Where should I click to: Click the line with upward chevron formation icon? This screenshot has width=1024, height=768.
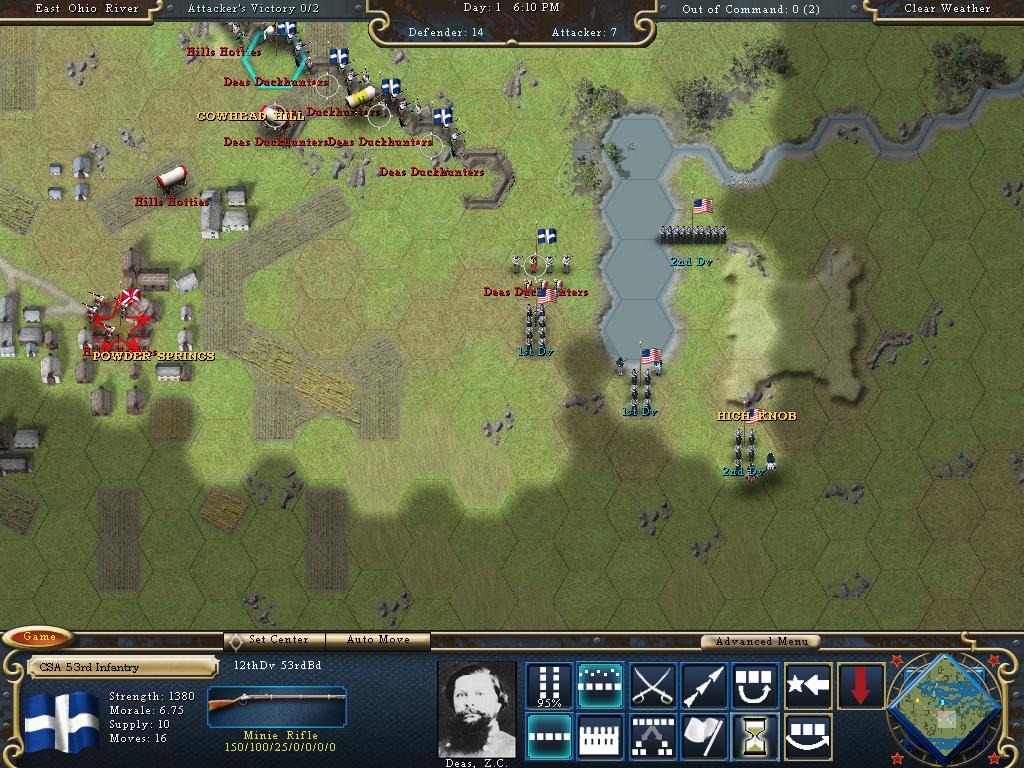point(652,737)
